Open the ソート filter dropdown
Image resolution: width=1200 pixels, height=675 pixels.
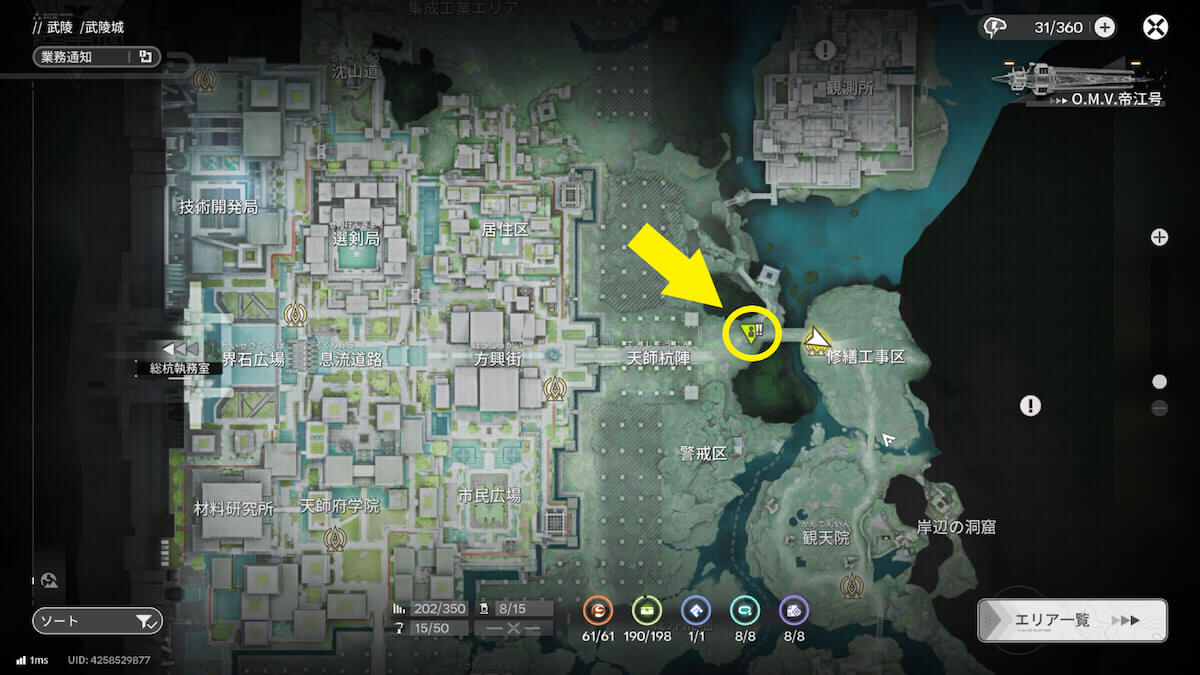(x=96, y=621)
